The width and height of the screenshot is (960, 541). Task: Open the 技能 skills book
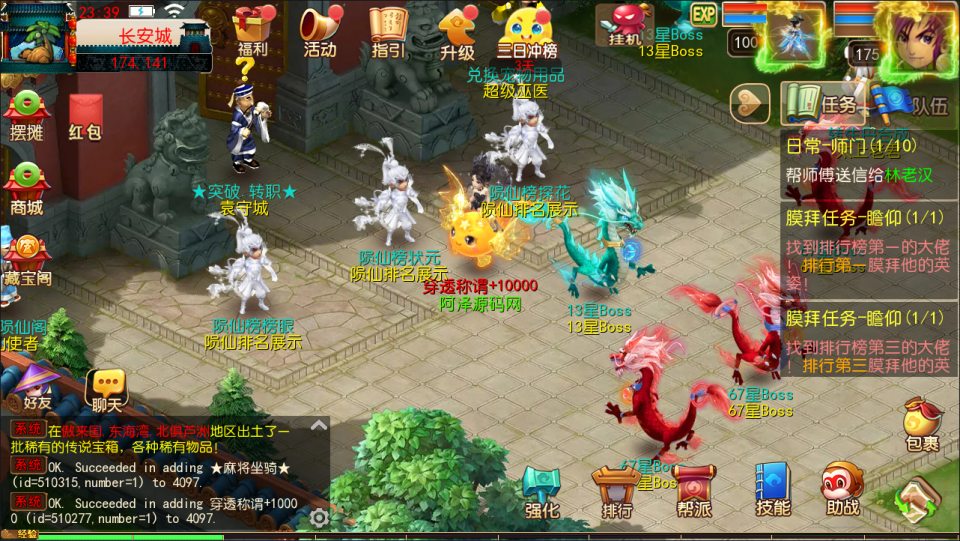[772, 490]
